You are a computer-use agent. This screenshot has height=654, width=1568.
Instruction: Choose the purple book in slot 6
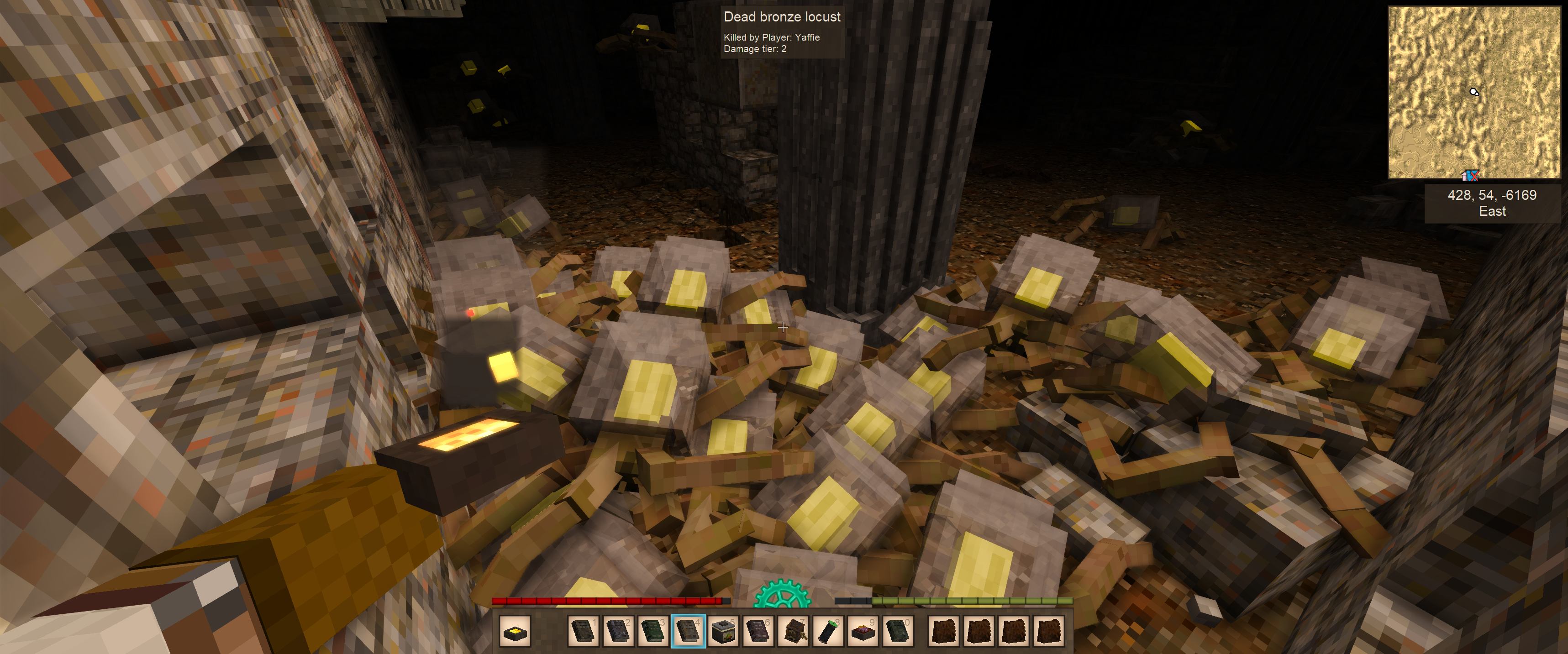[758, 632]
